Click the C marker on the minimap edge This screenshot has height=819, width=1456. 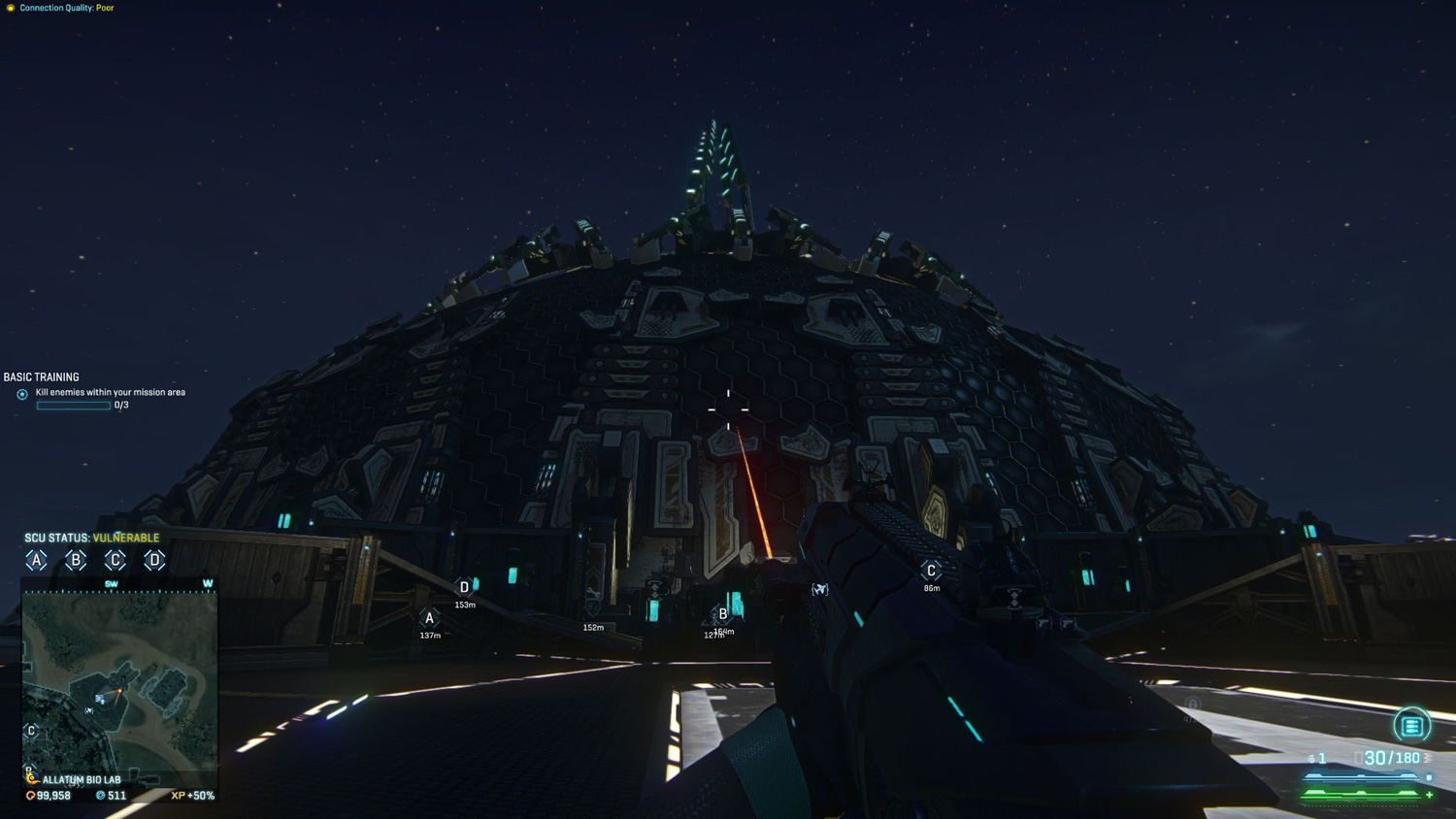[31, 731]
